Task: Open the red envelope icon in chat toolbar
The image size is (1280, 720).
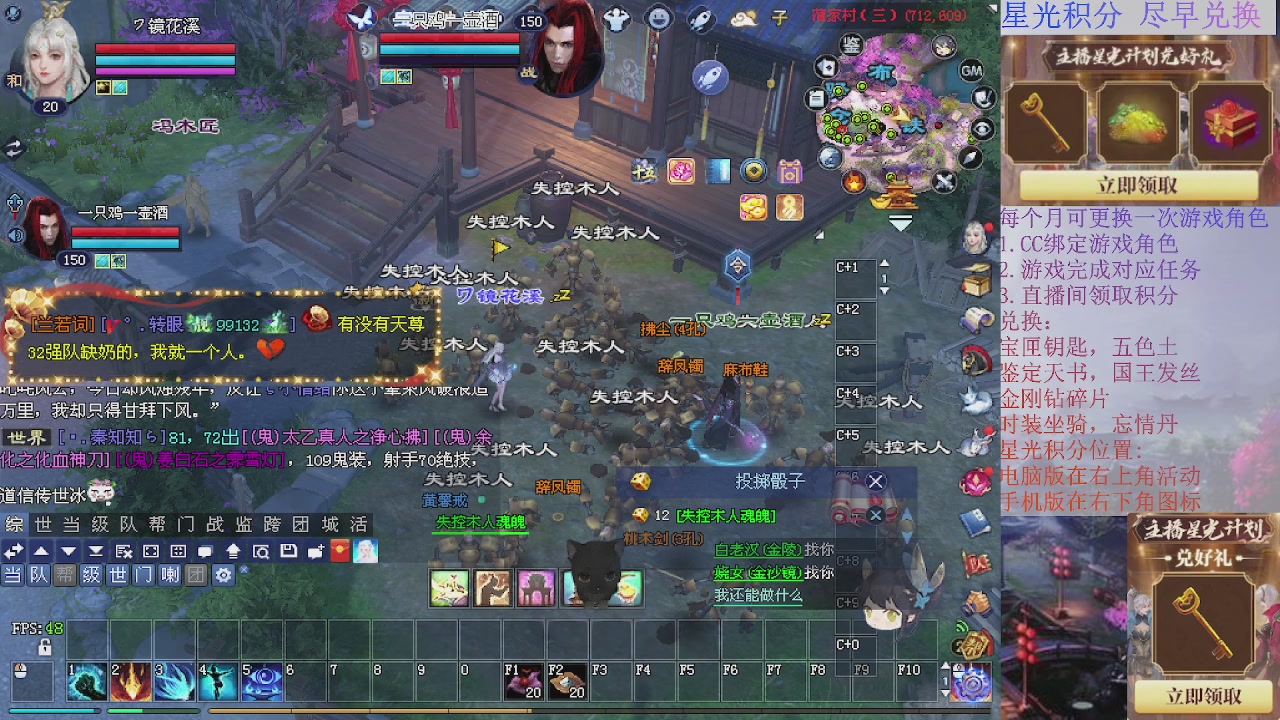Action: 340,551
